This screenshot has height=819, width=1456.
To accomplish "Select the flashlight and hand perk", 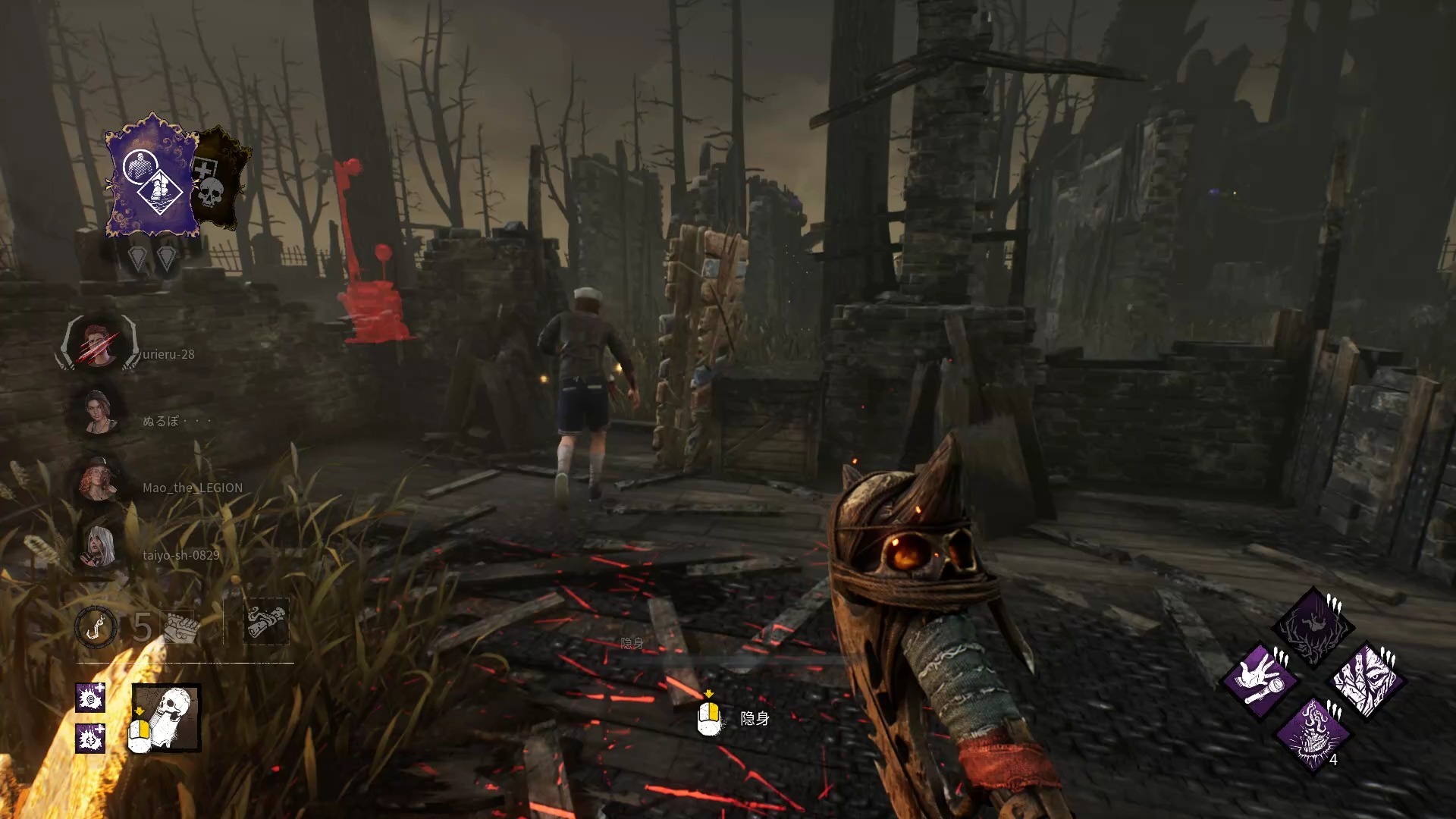I will (1260, 679).
